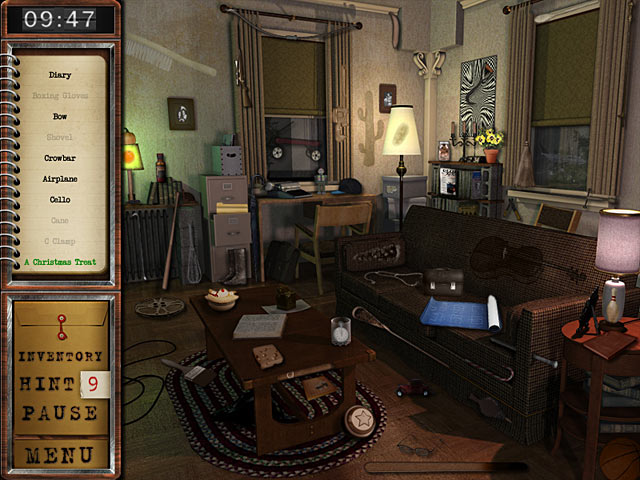Select Cello in the notepad list
Viewport: 640px width, 480px height.
(60, 200)
